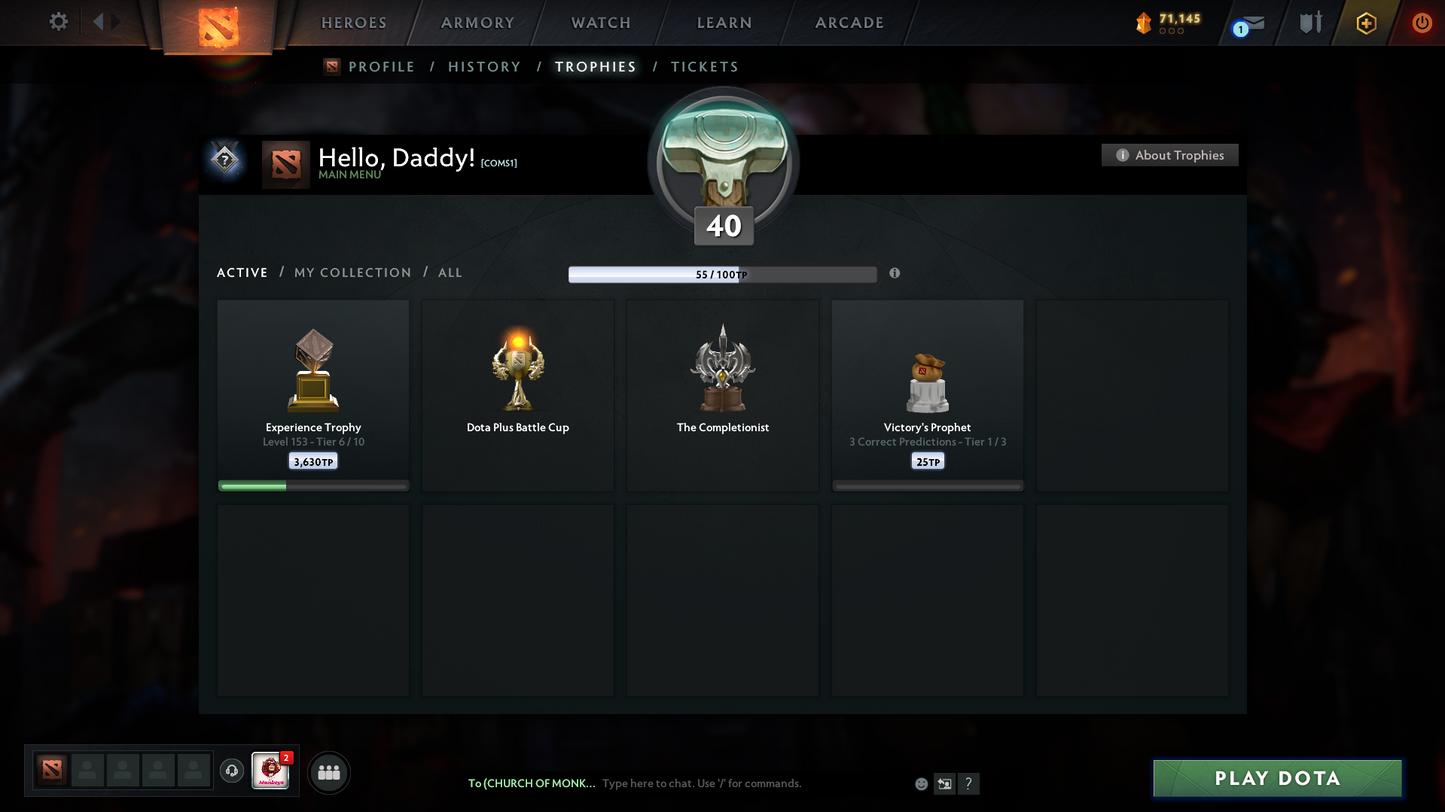
Task: Click the About Trophies button
Action: (1169, 155)
